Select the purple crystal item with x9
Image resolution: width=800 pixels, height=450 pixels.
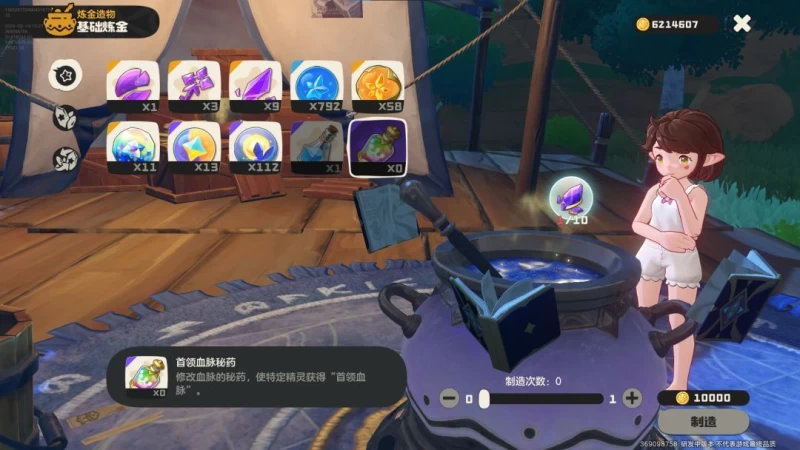coord(254,85)
